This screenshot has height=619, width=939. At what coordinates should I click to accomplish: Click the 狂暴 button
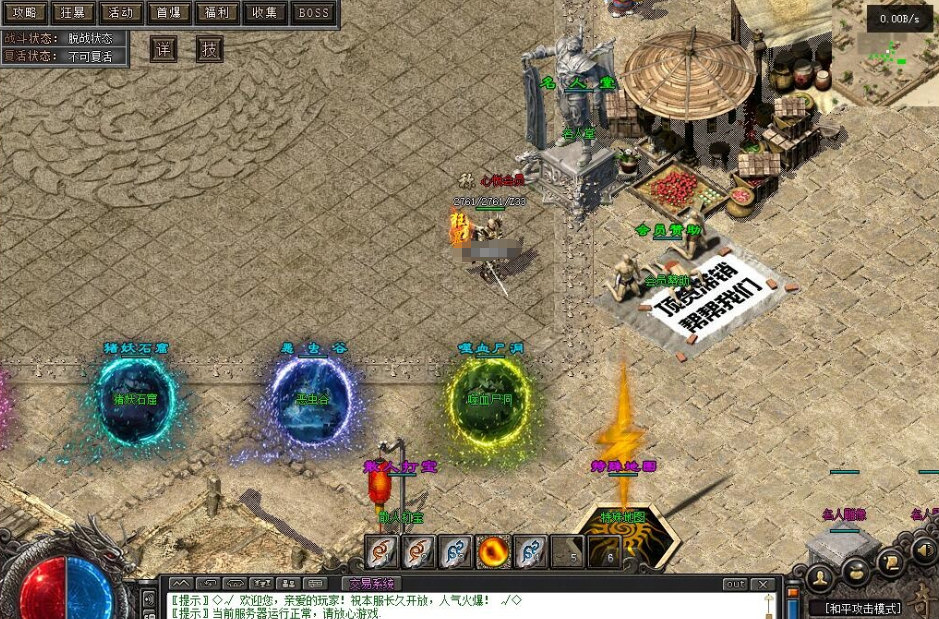point(71,13)
